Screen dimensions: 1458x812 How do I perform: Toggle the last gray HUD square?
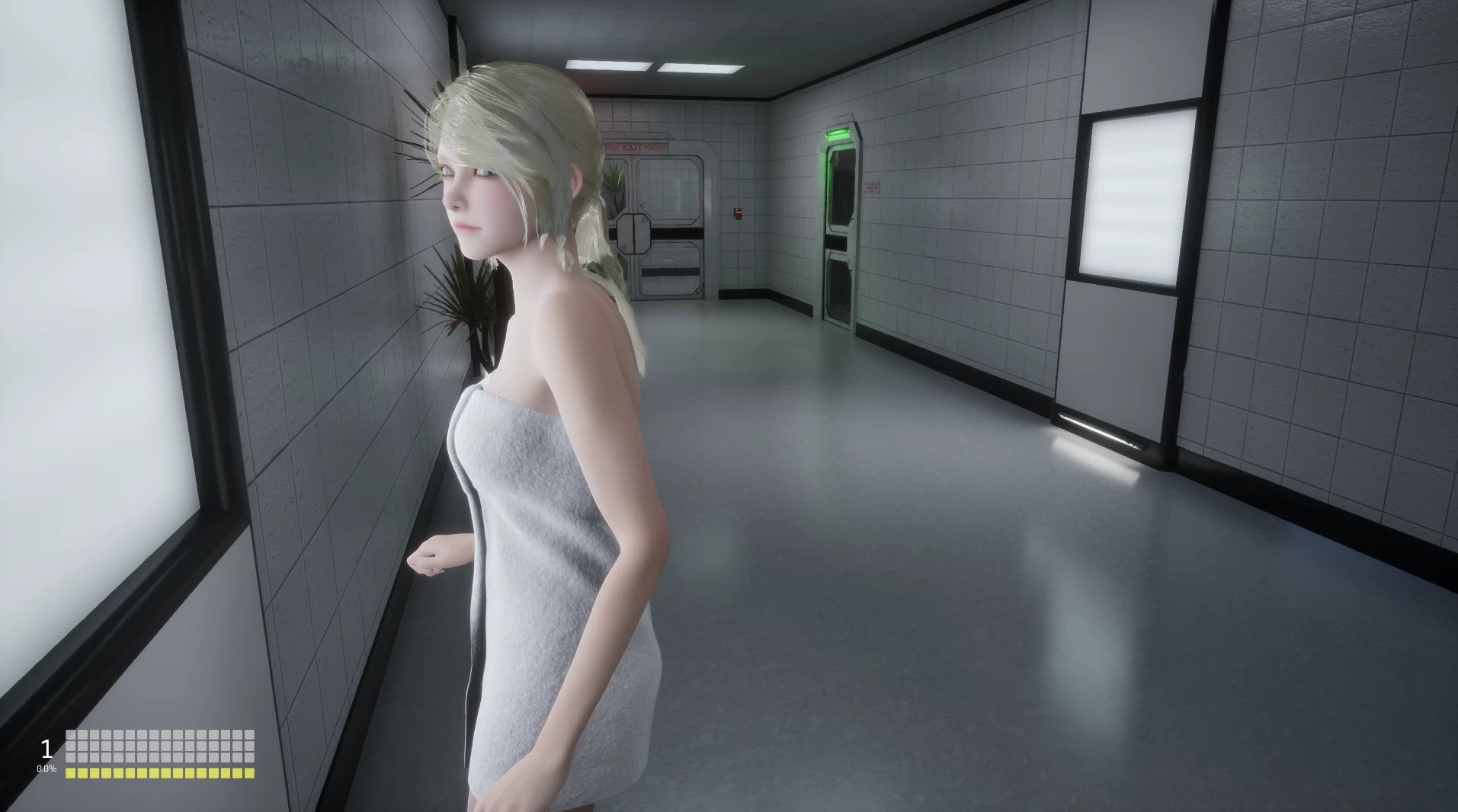pyautogui.click(x=250, y=756)
